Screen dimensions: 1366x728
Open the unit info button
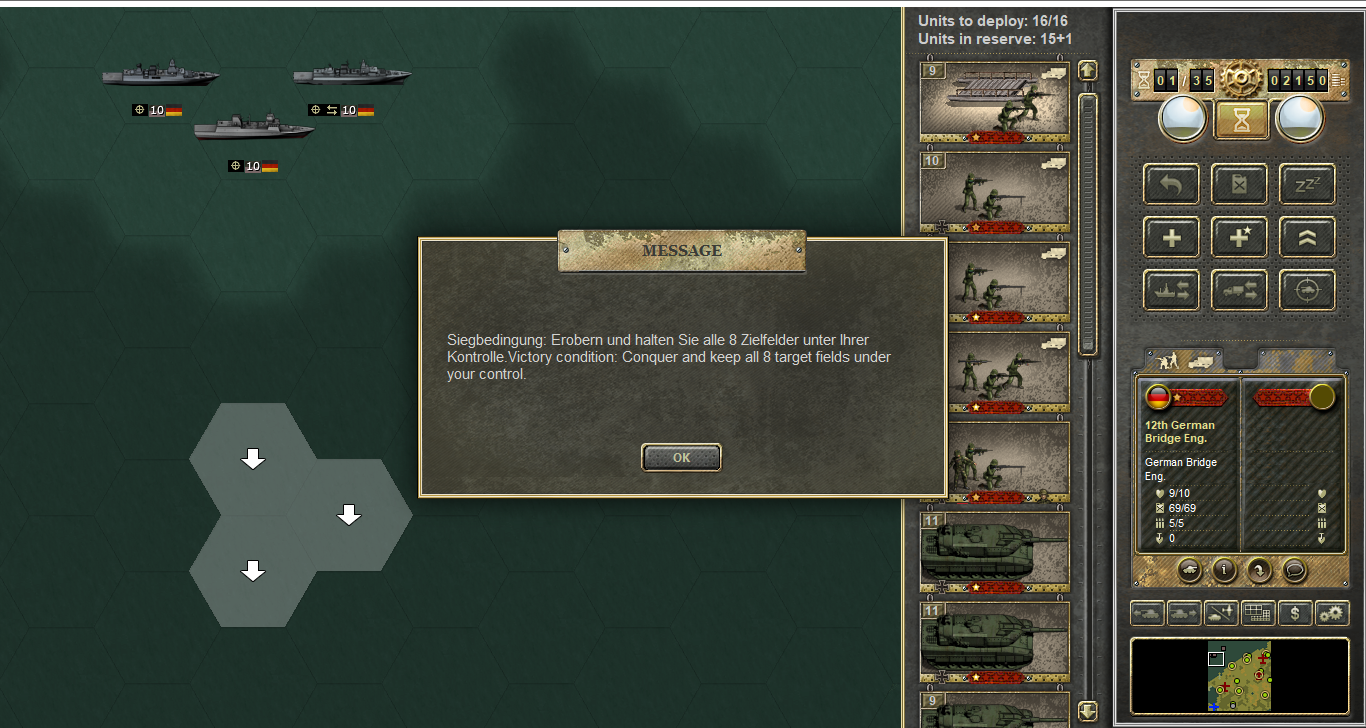[1224, 570]
